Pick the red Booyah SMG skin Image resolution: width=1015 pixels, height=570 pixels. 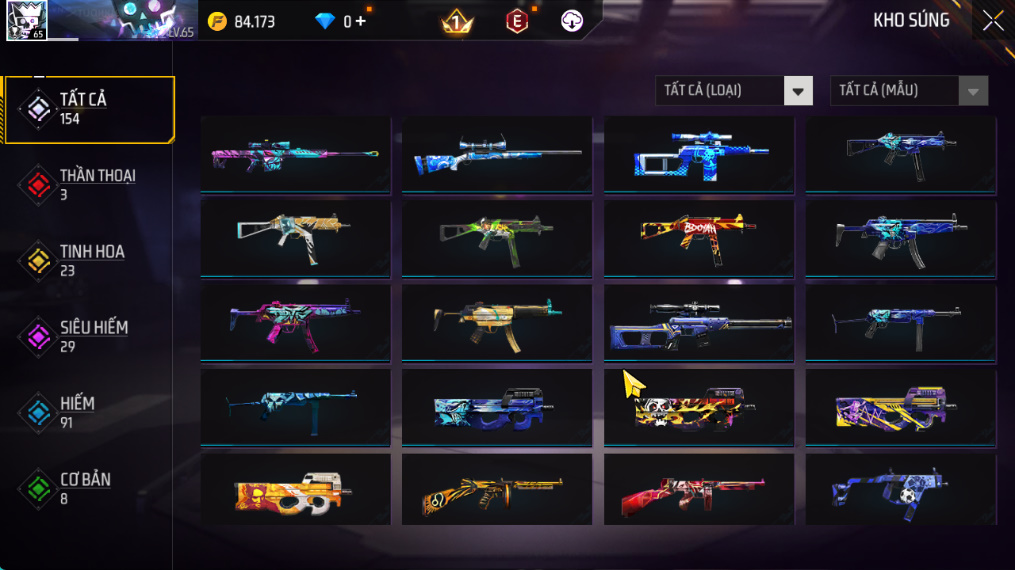click(x=699, y=238)
